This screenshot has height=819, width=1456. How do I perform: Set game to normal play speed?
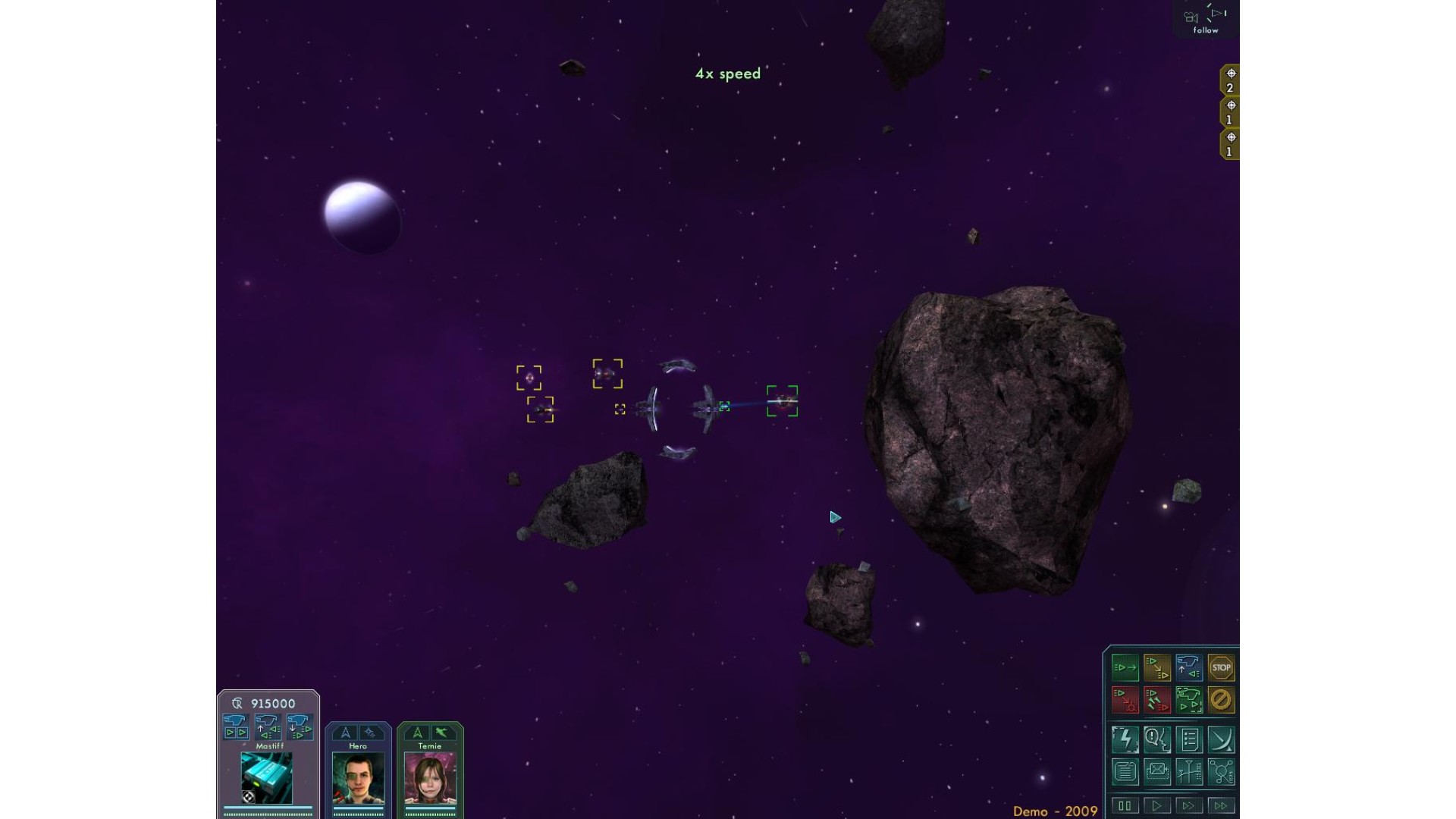tap(1157, 805)
